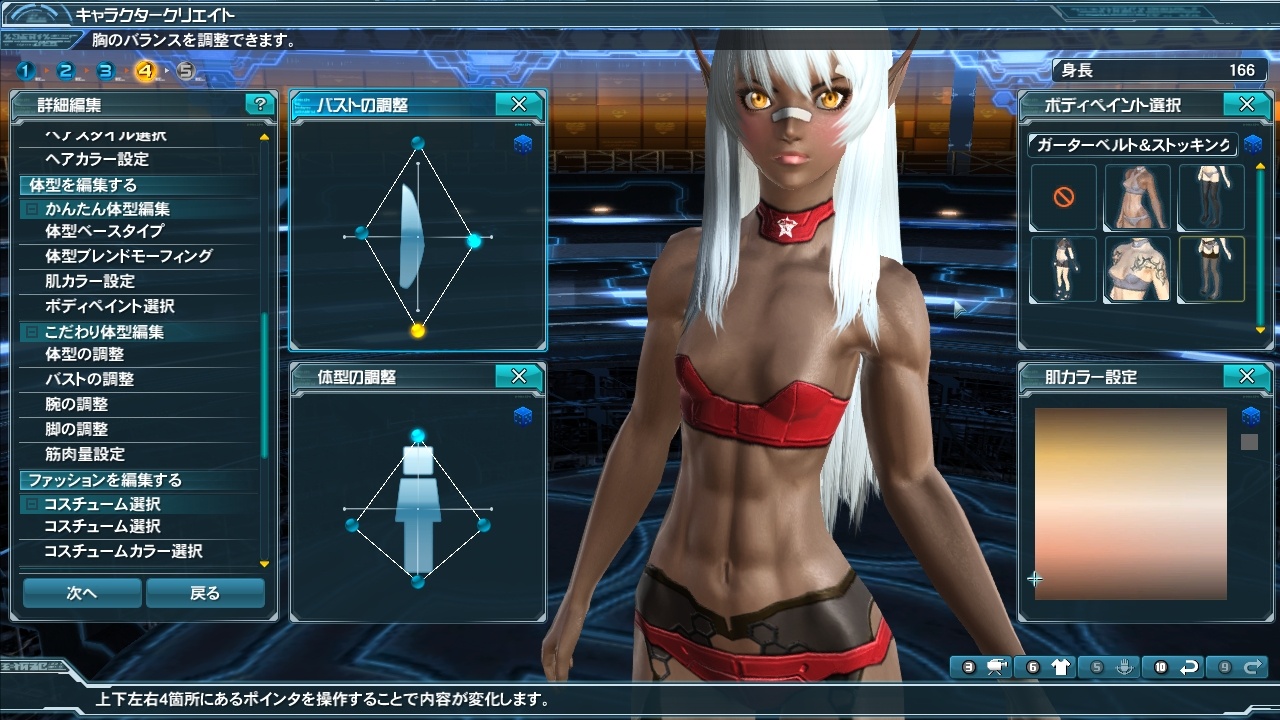Click the 戻る (Back) button

click(x=205, y=593)
